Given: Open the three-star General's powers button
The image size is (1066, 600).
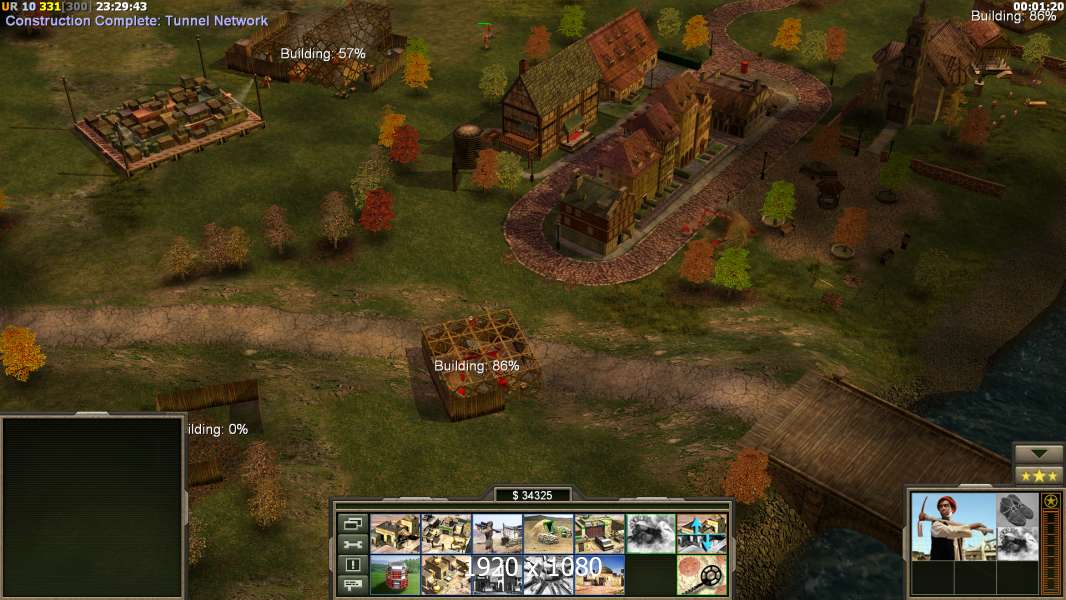Looking at the screenshot, I should point(1038,475).
